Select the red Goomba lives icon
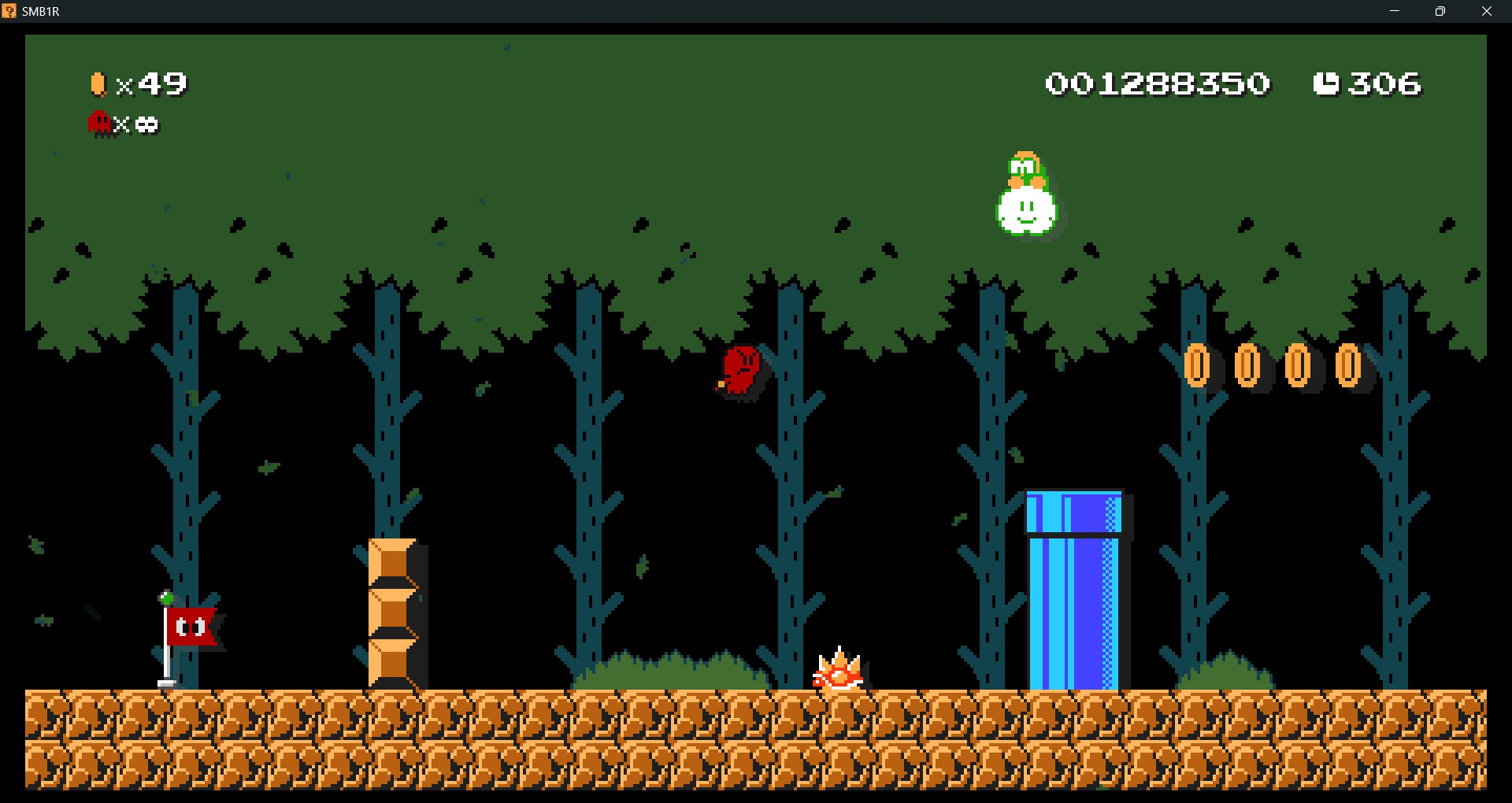The height and width of the screenshot is (803, 1512). pyautogui.click(x=99, y=123)
